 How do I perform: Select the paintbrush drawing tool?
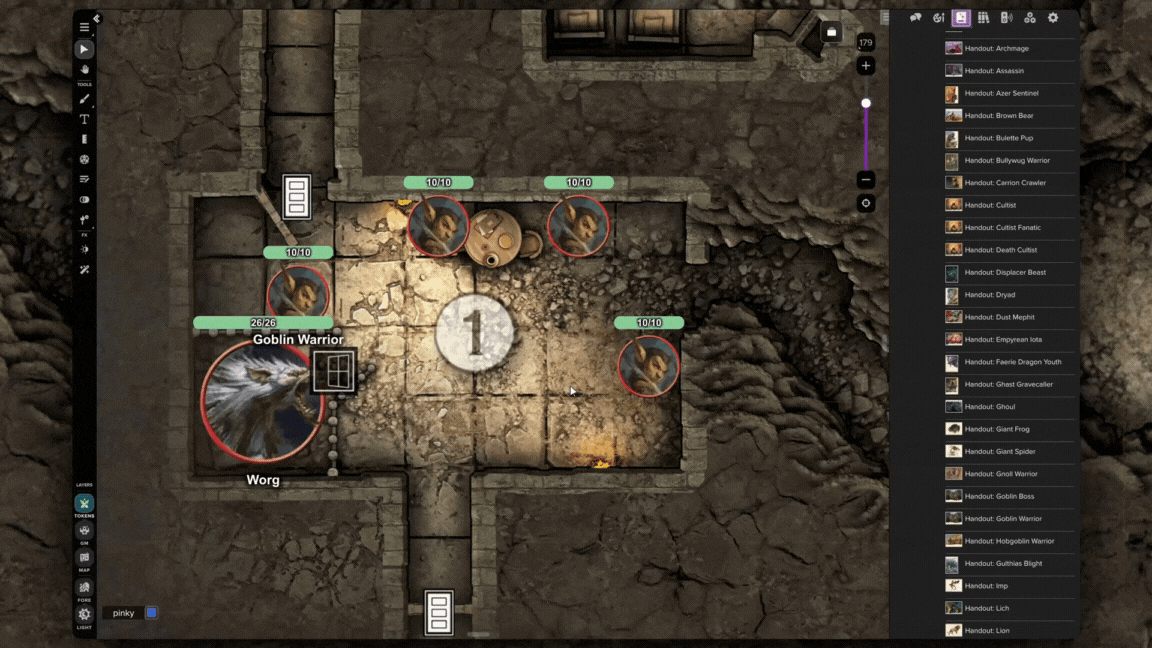click(x=85, y=99)
